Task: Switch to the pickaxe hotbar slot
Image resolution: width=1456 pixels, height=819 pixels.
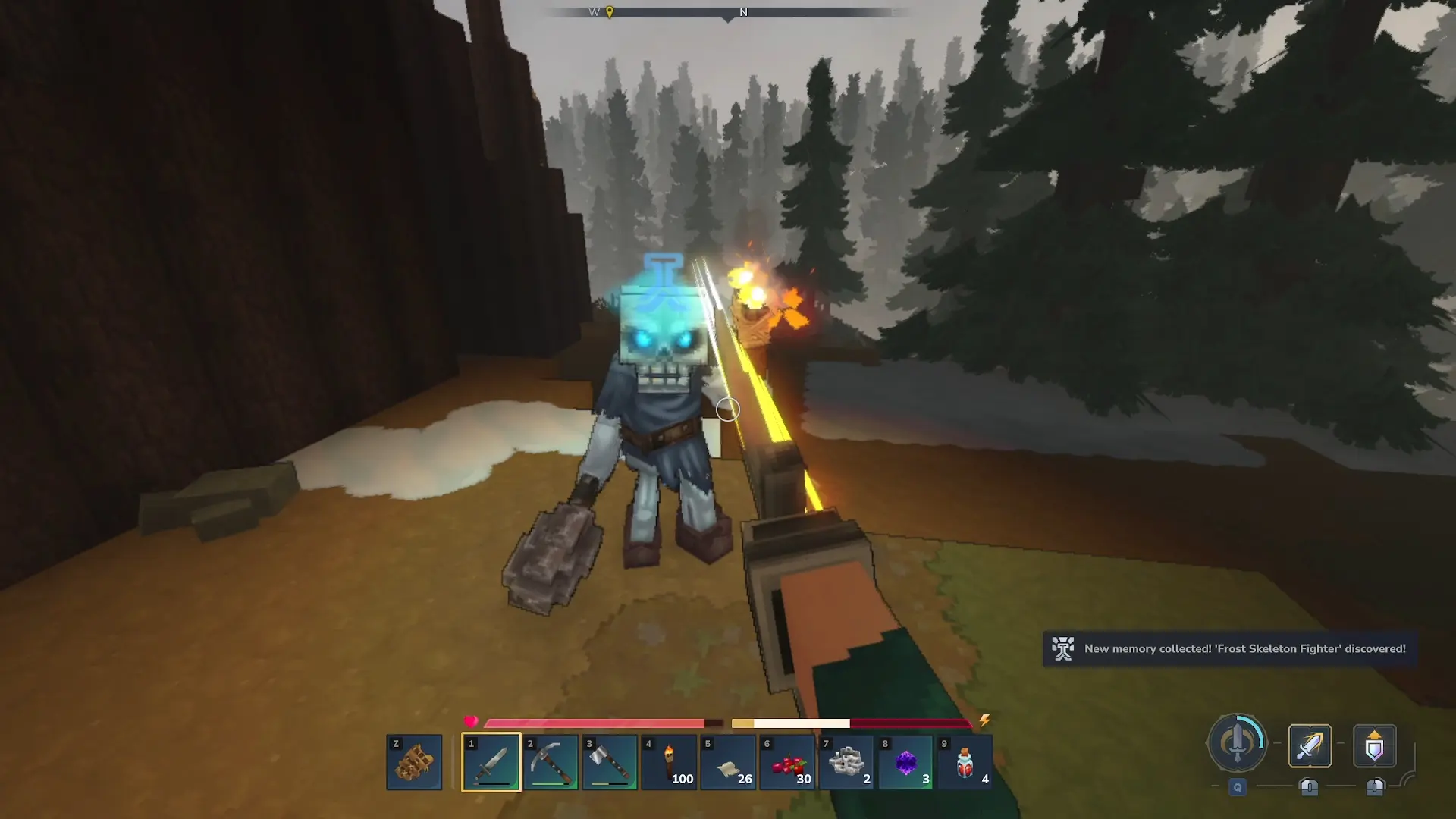Action: pos(551,762)
